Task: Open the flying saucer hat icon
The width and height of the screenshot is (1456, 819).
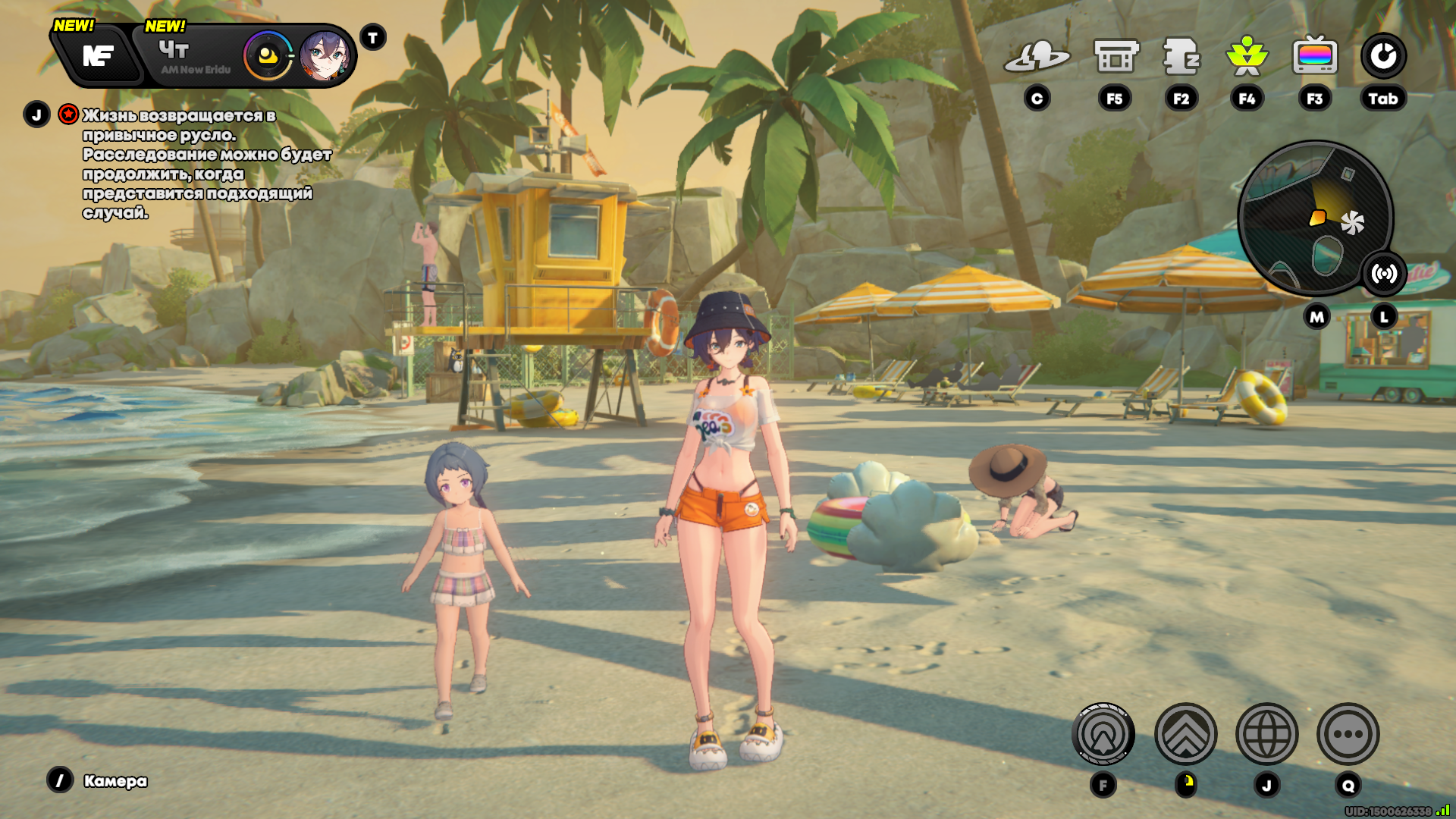Action: (1037, 56)
